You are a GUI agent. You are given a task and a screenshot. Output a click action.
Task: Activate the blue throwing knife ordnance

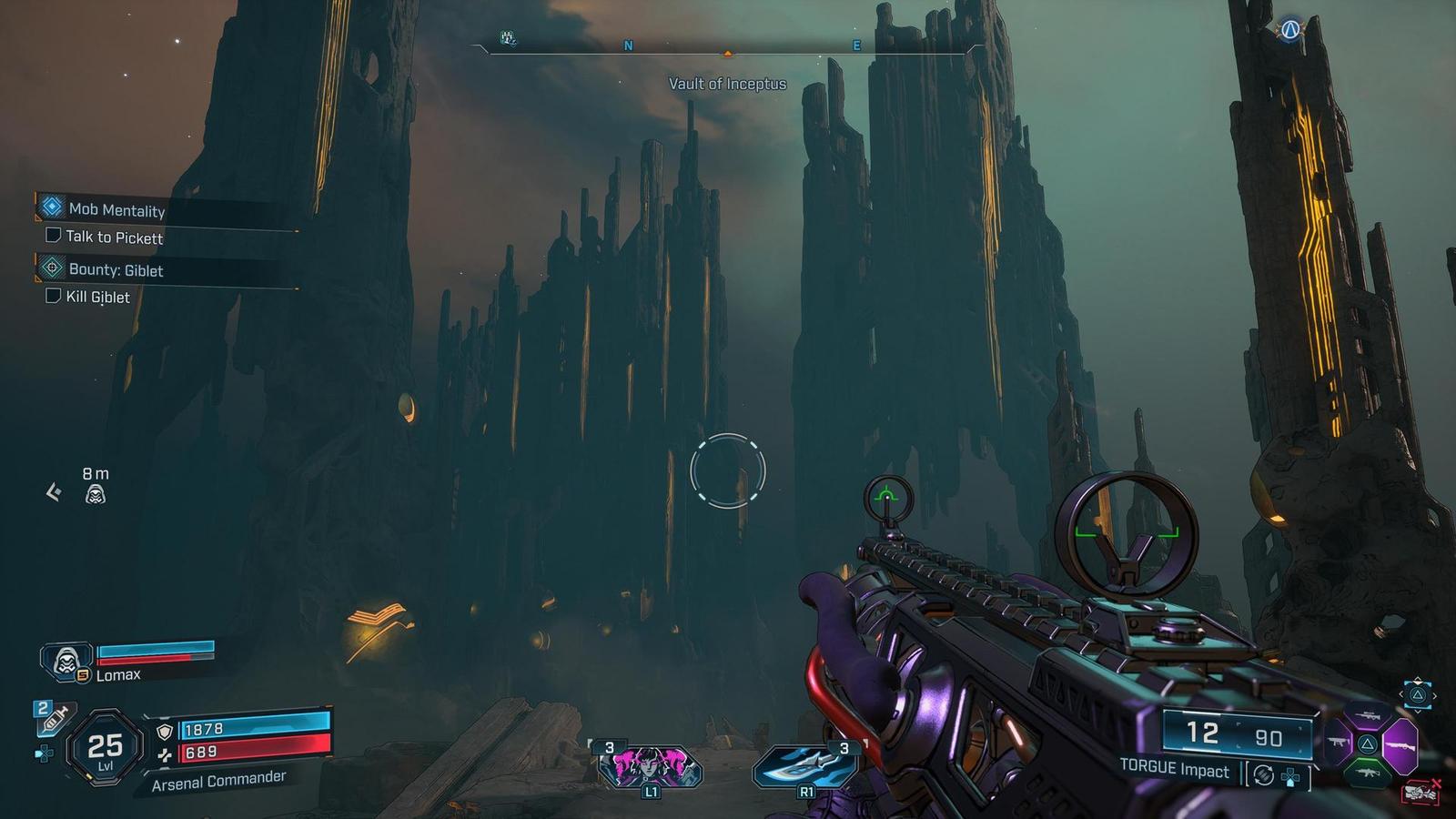pos(805,766)
